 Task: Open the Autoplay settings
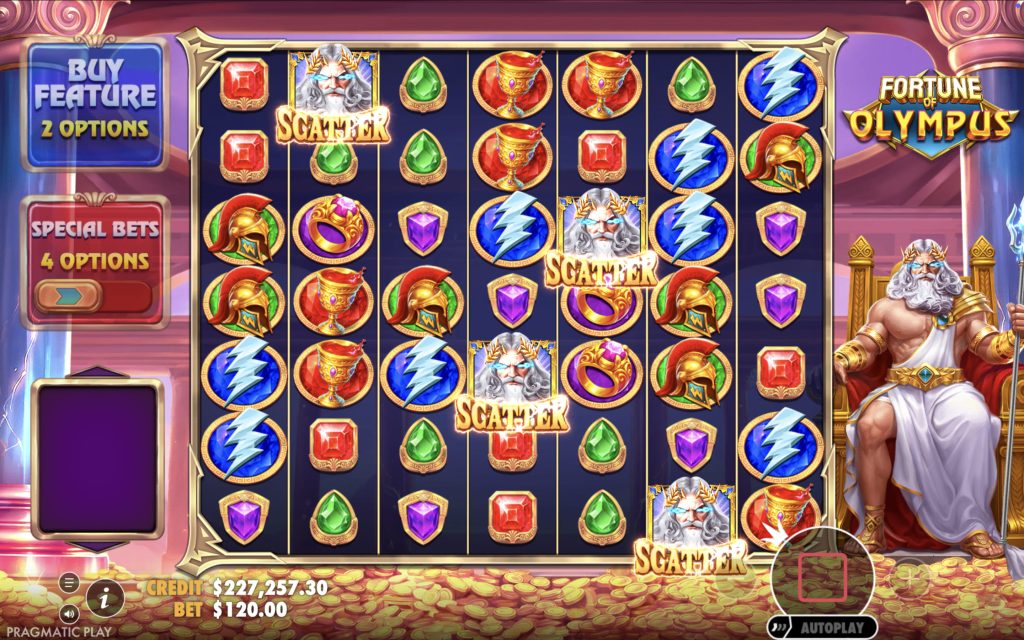tap(823, 628)
